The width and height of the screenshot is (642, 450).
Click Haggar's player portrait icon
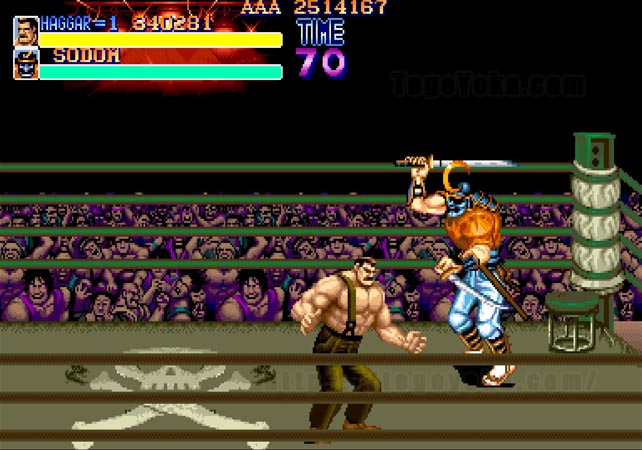click(25, 31)
